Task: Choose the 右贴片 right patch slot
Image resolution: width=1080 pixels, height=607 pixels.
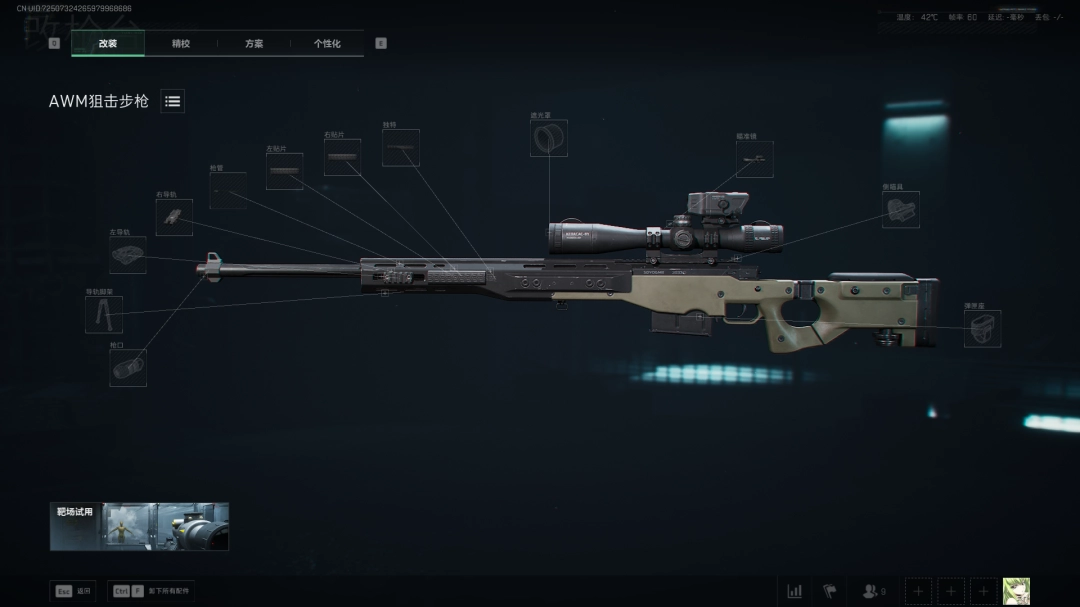Action: [x=342, y=157]
